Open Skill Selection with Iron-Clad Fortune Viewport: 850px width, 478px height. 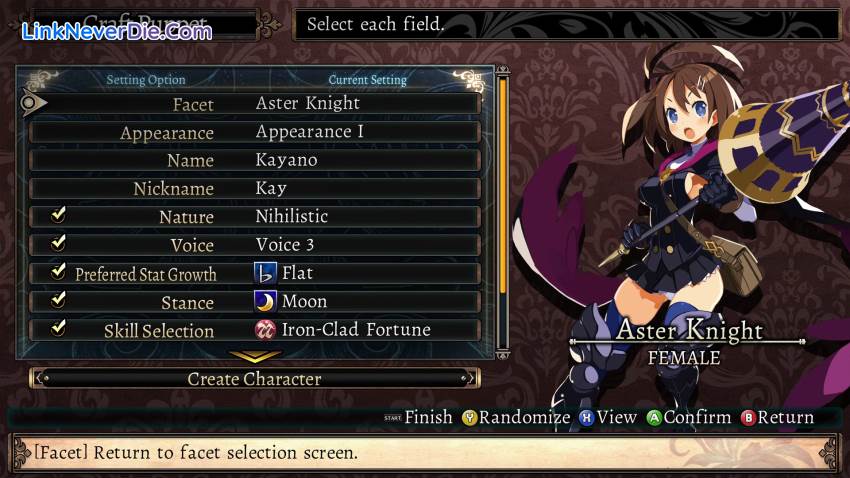[255, 329]
